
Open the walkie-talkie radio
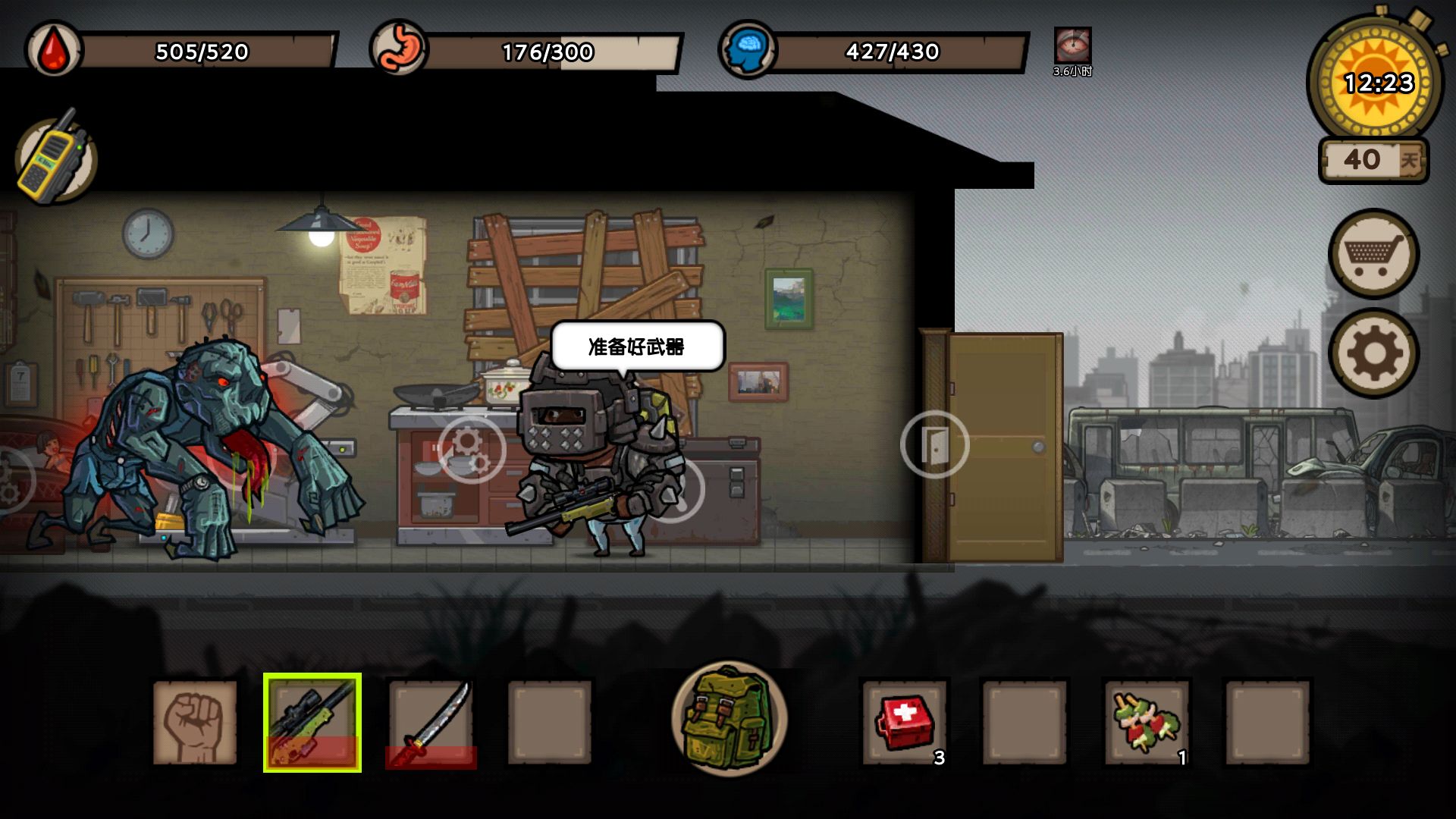pos(55,159)
